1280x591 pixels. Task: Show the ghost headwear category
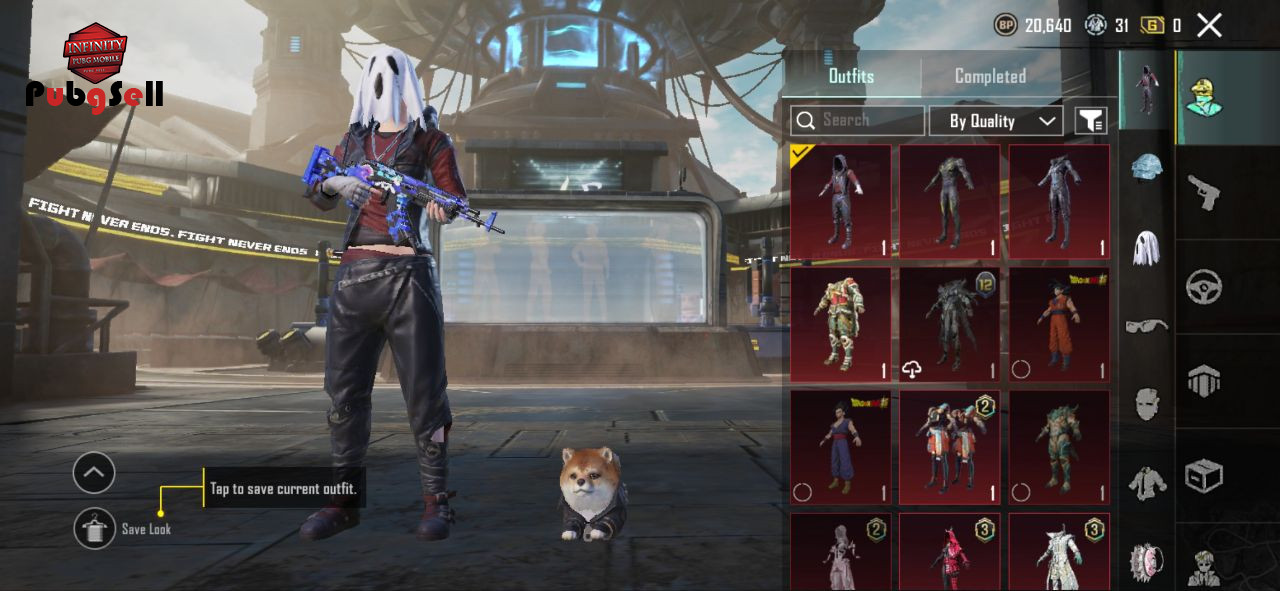pos(1147,247)
